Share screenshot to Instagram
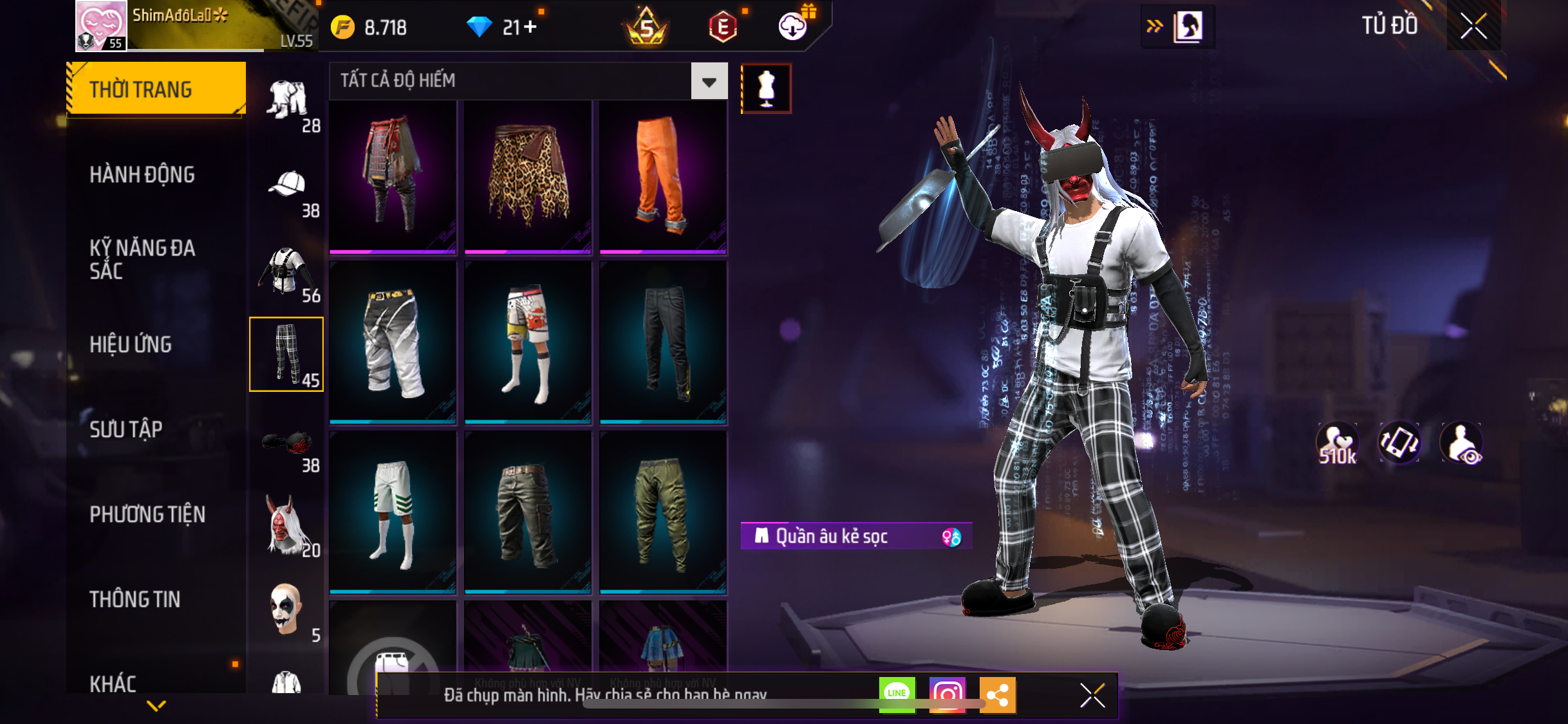This screenshot has width=1568, height=724. pyautogui.click(x=947, y=694)
